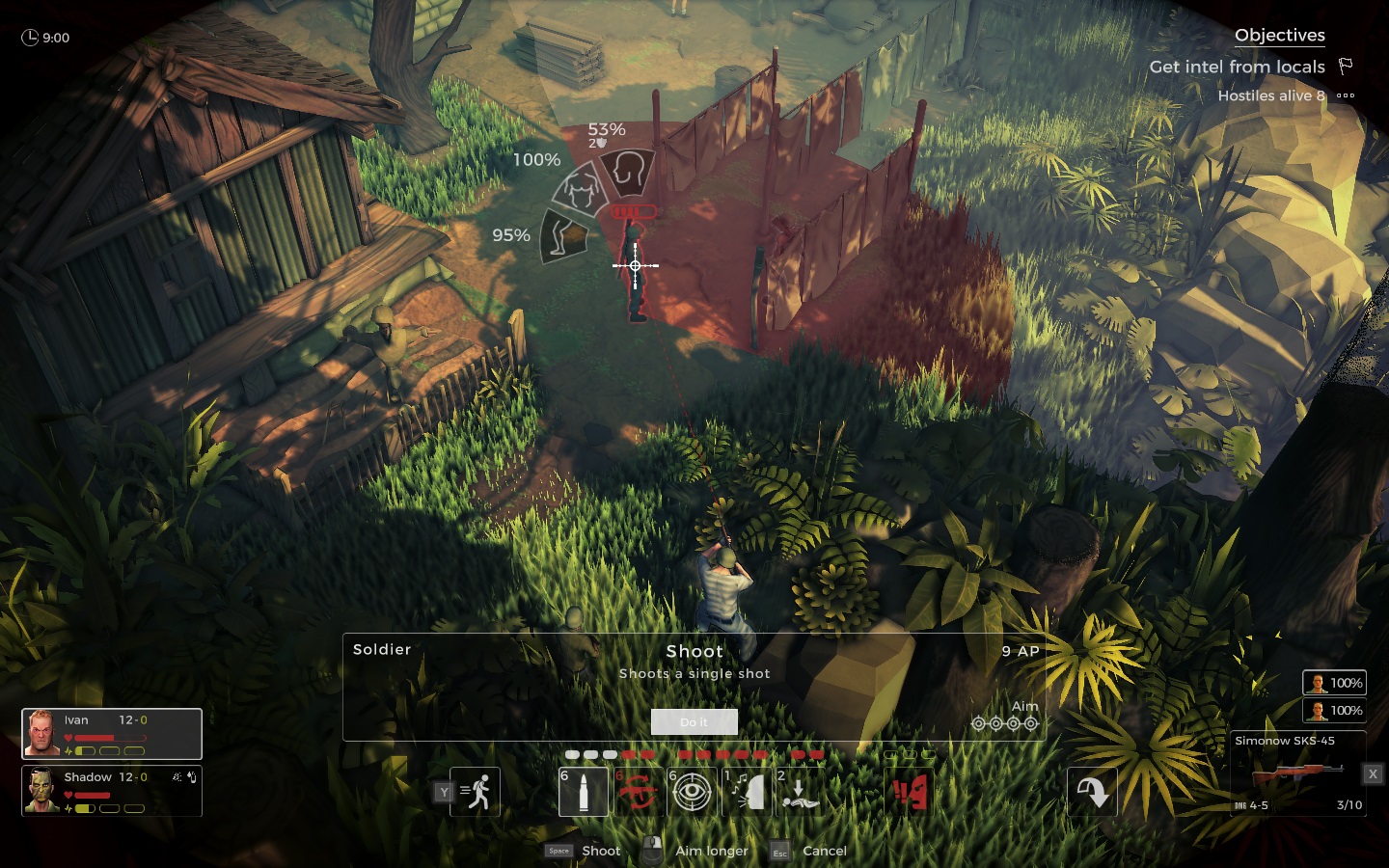Image resolution: width=1389 pixels, height=868 pixels.
Task: Switch to Shadow's character portrait card
Action: 112,791
